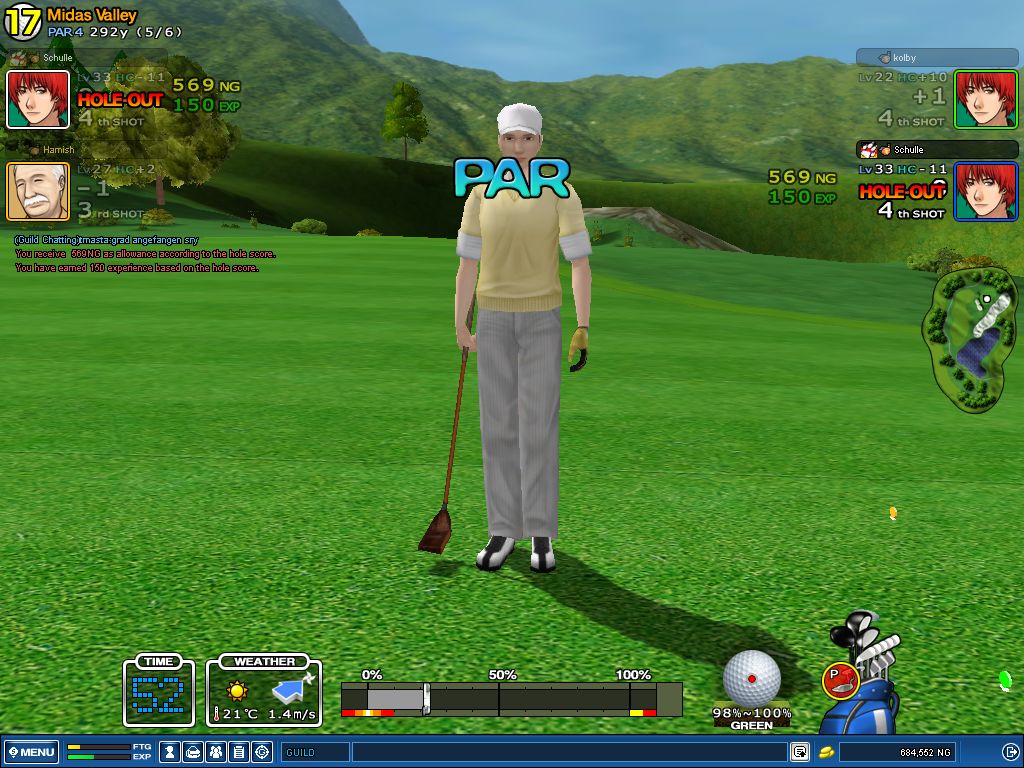
Task: Focus the chat message input box
Action: pos(568,752)
